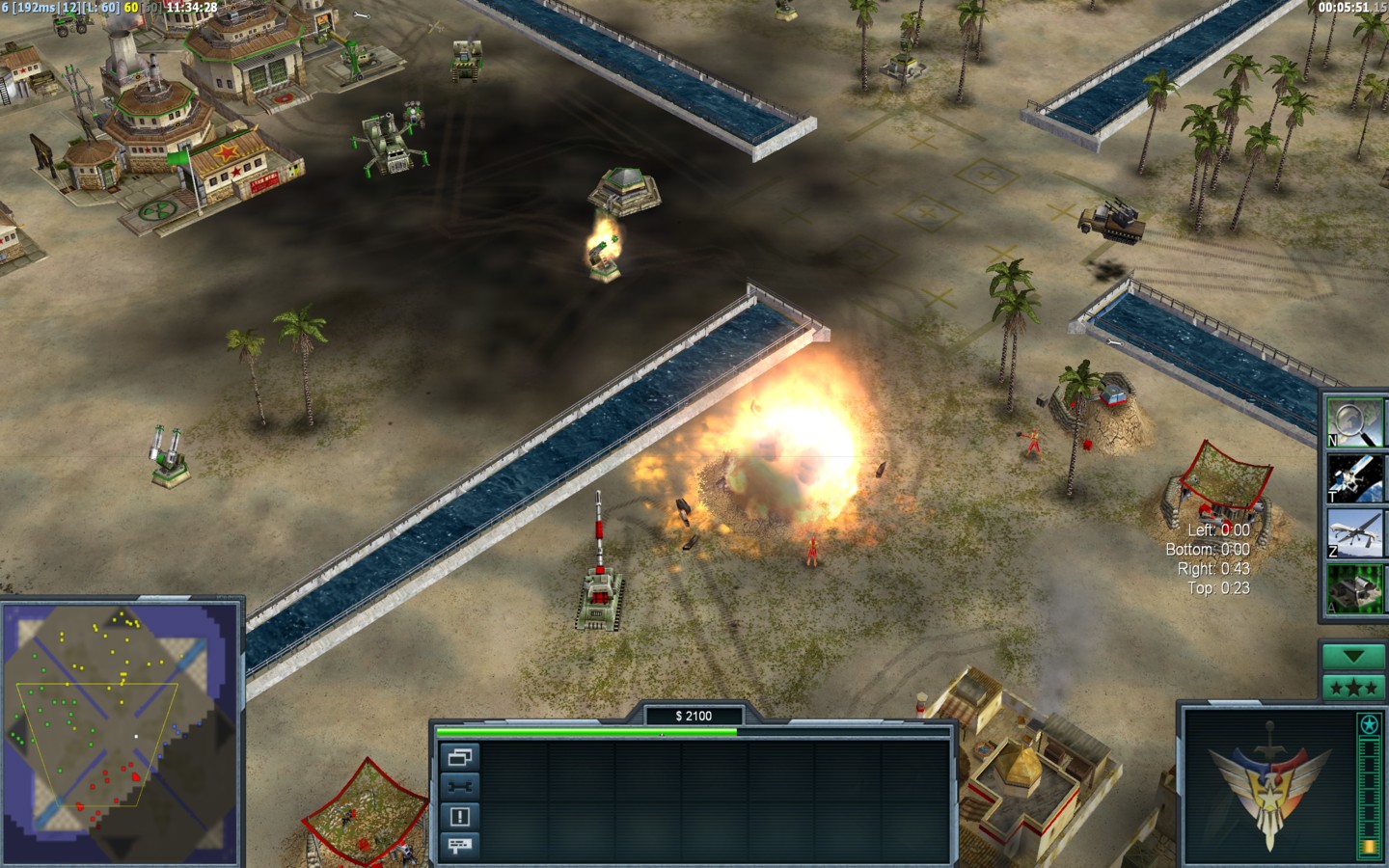
Task: Launch the spy drone power
Action: click(x=1352, y=533)
